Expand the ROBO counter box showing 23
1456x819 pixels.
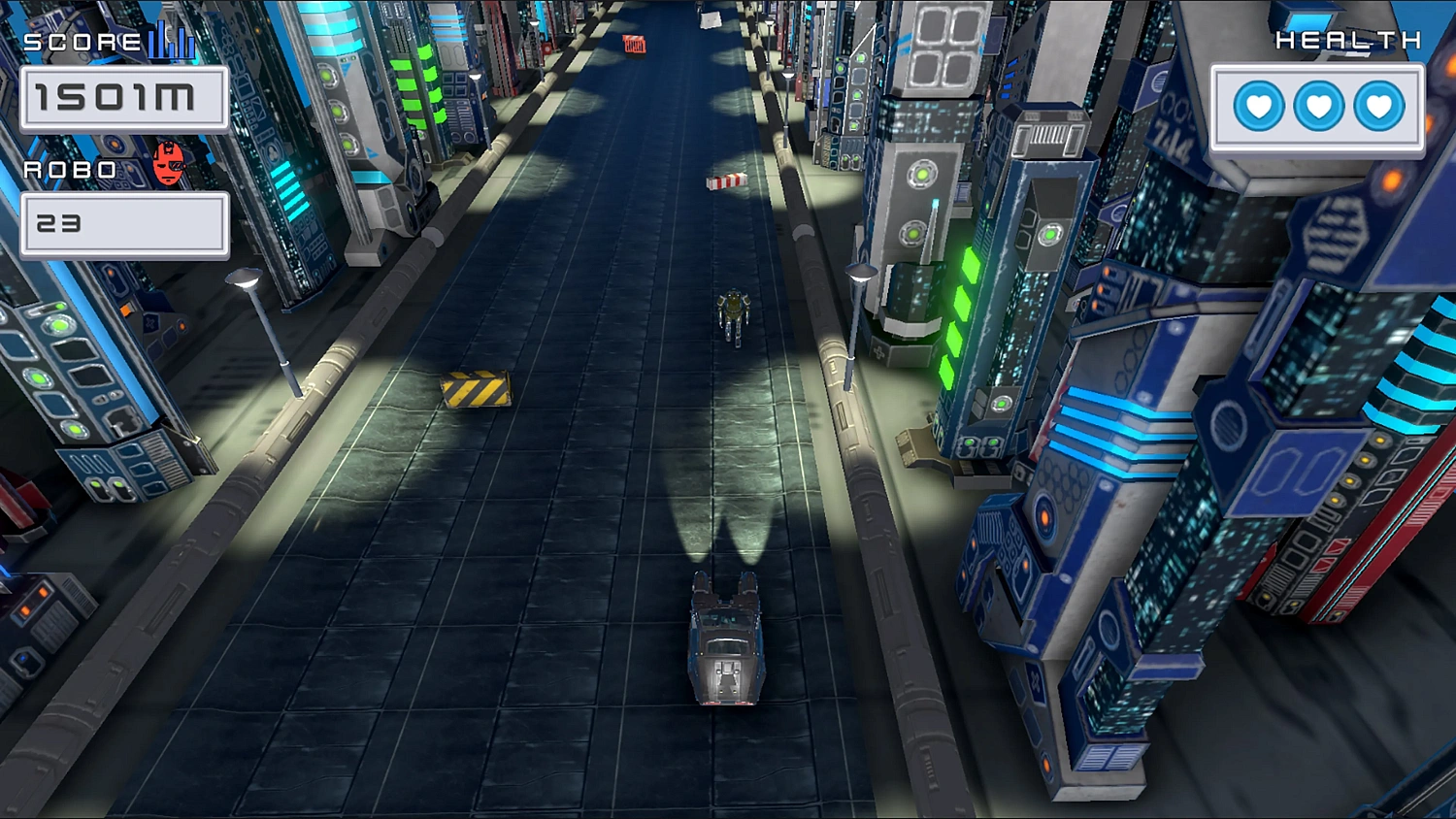(x=124, y=223)
